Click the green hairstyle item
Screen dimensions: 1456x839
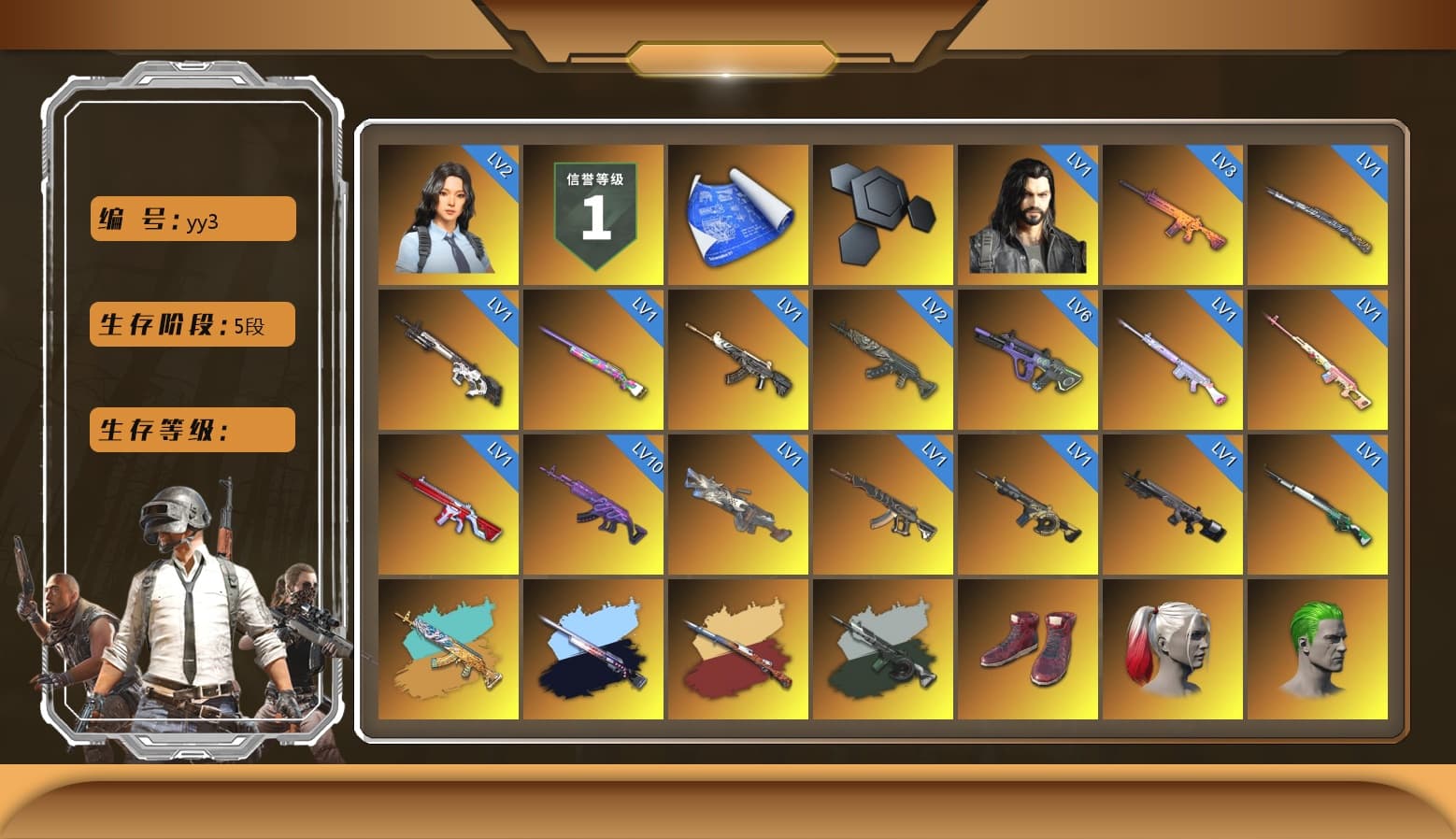(x=1318, y=649)
